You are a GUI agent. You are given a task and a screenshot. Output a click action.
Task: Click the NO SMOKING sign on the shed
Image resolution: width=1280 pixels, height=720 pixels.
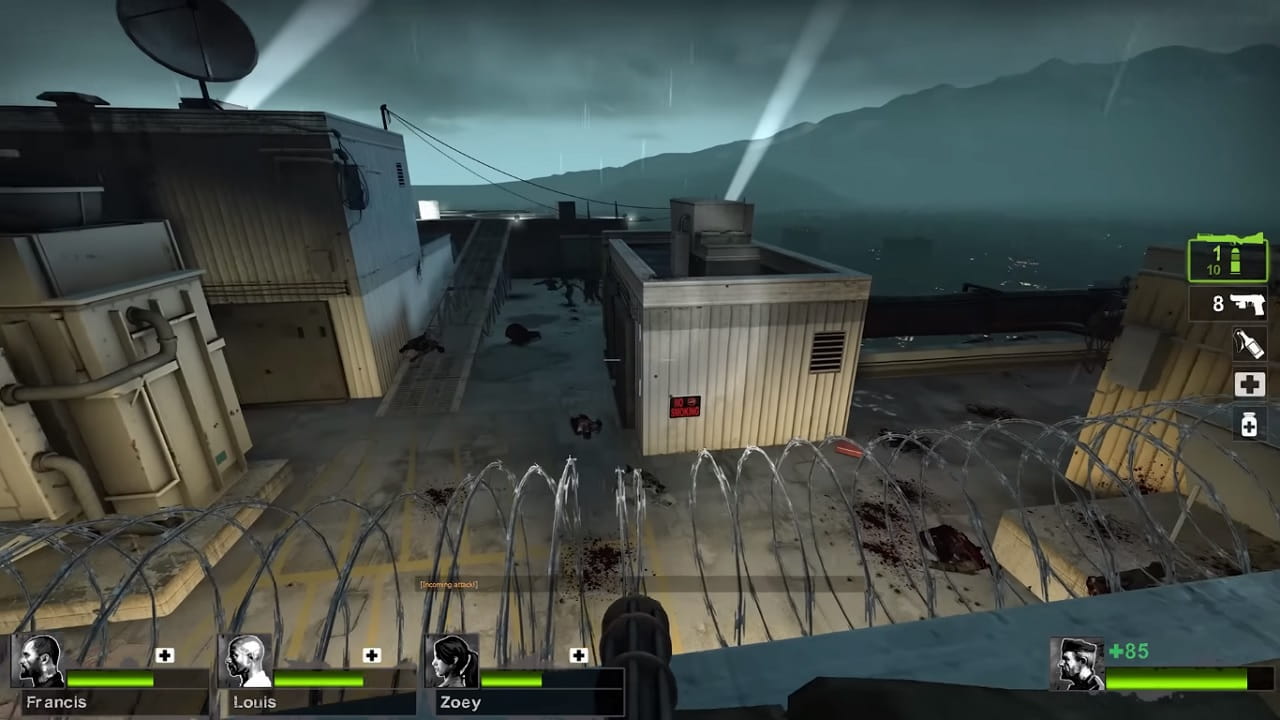[x=684, y=404]
